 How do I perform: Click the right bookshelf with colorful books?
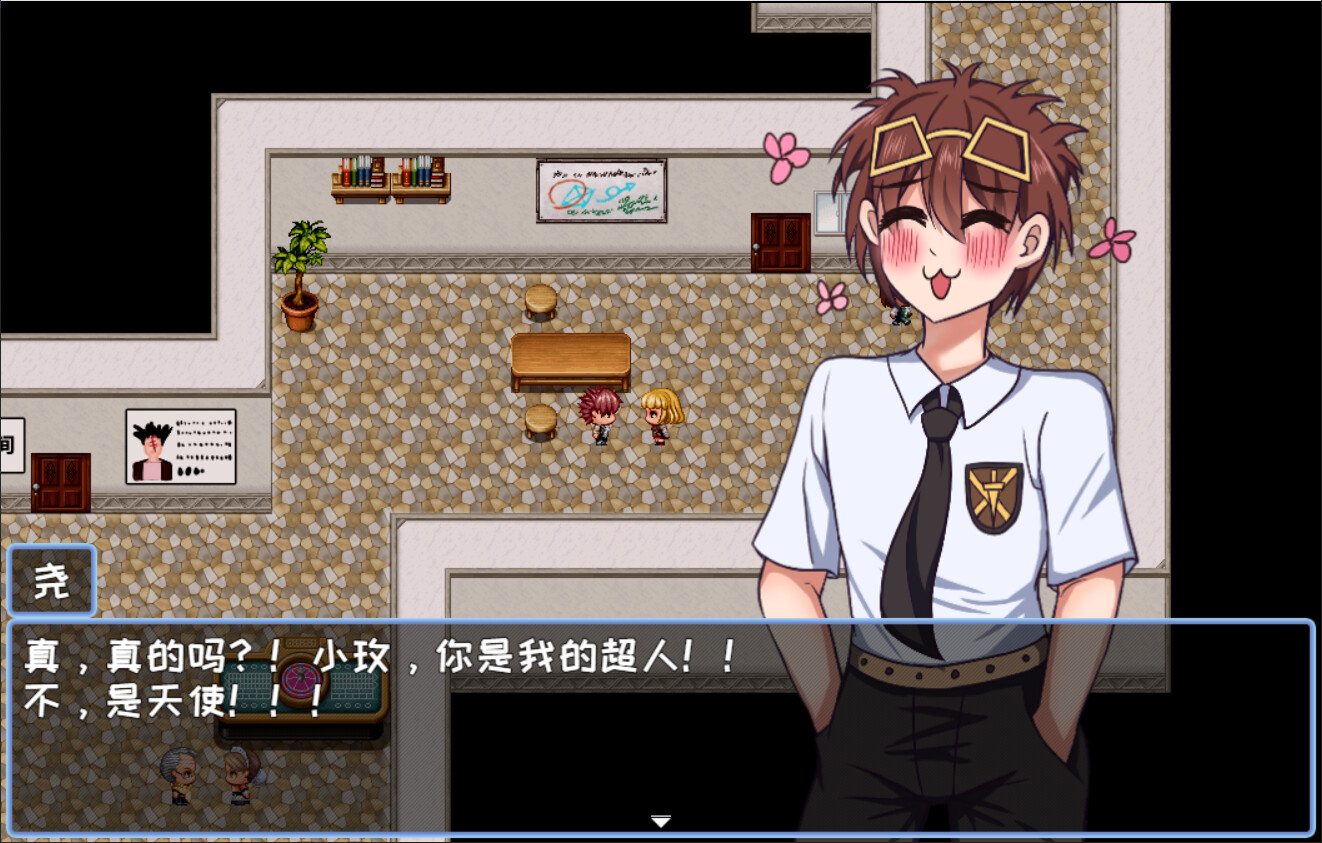[x=422, y=175]
